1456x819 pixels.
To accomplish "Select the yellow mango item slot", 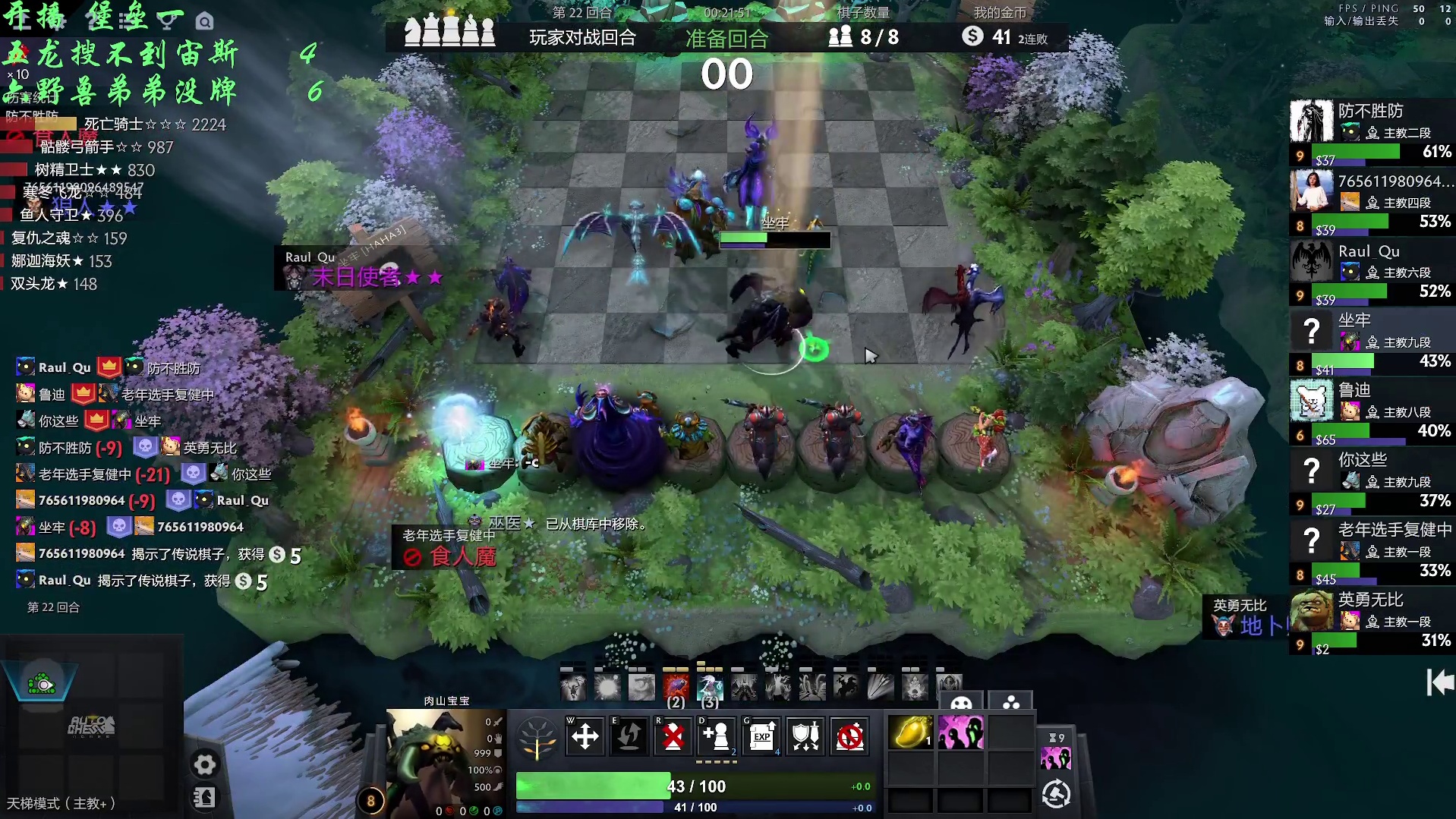I will [910, 733].
